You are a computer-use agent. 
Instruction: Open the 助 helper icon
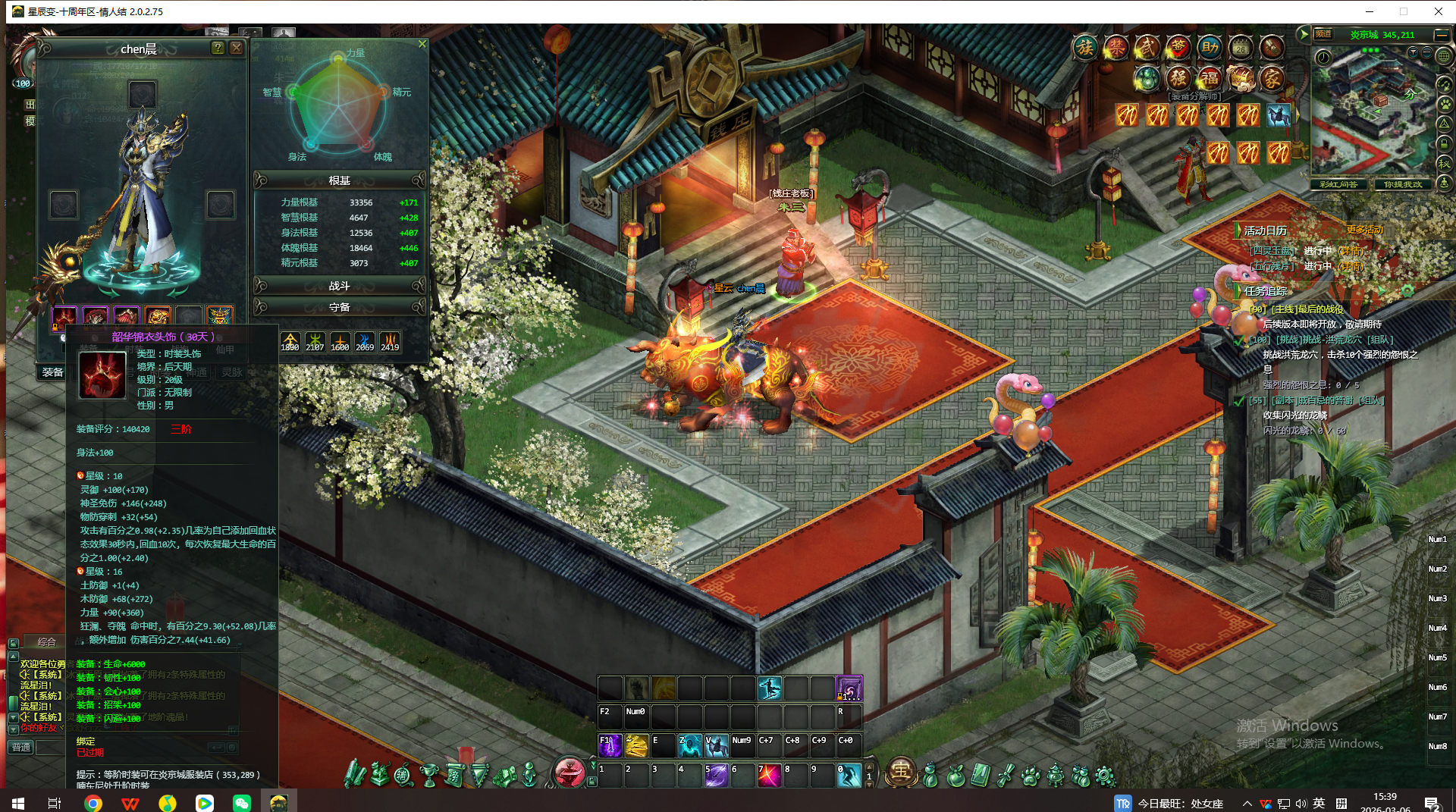coord(1210,48)
